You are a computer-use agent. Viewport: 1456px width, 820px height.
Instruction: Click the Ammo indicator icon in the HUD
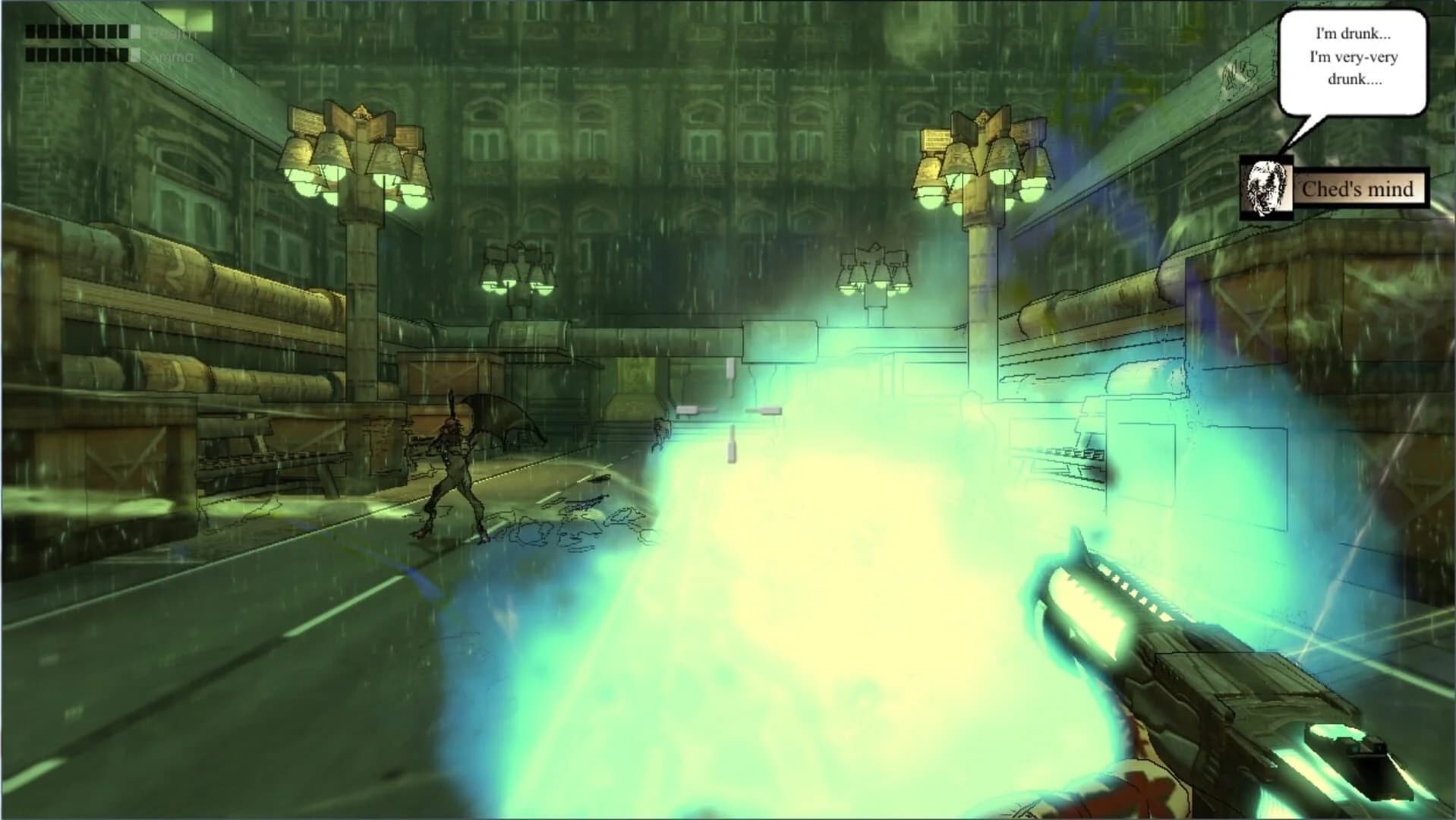[135, 55]
